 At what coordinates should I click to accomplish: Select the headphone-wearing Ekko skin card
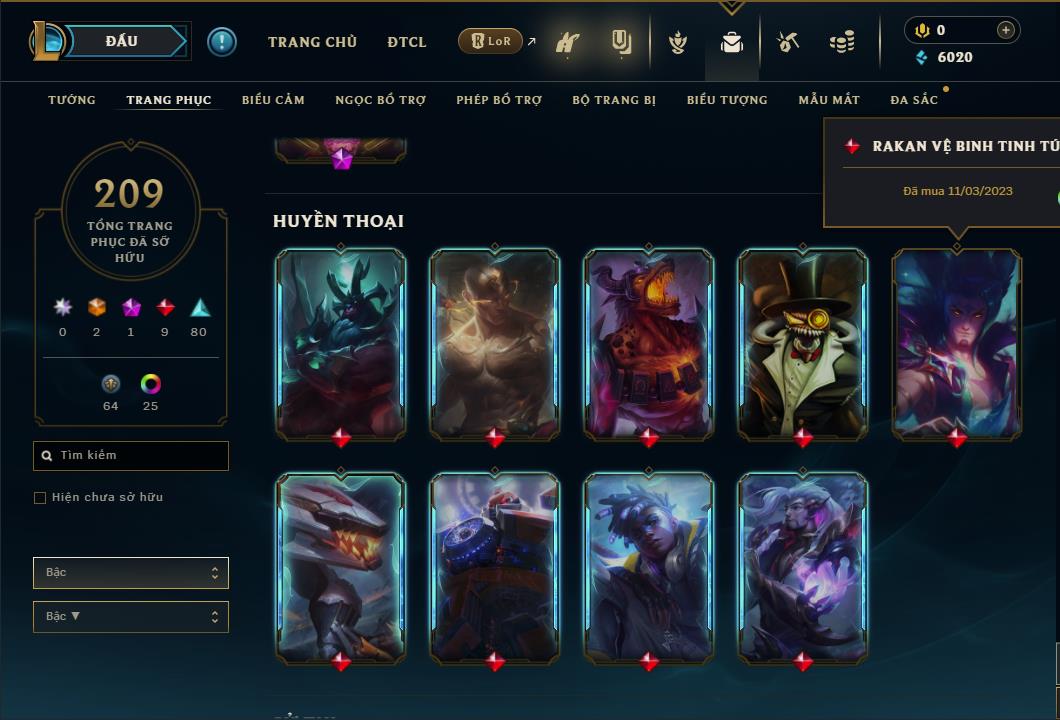[x=648, y=567]
